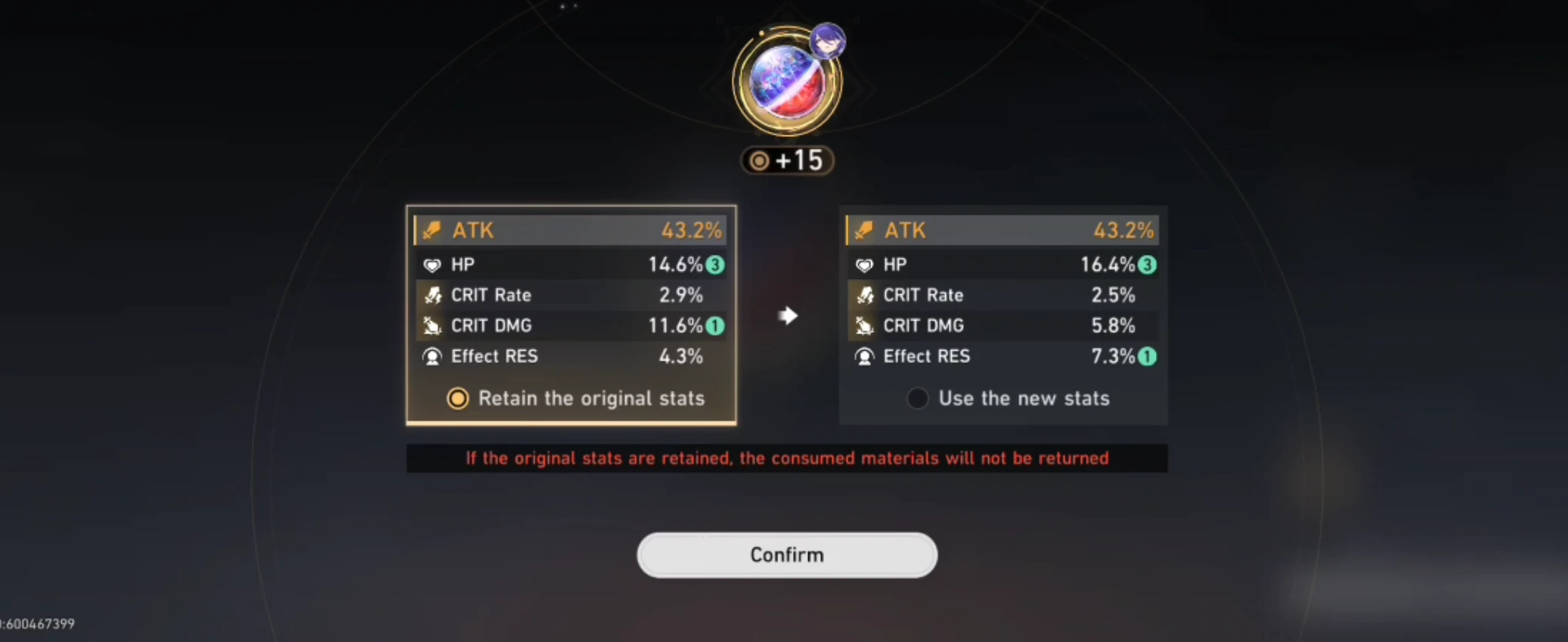This screenshot has width=1568, height=642.
Task: Click the UID number at bottom left
Action: pyautogui.click(x=38, y=624)
